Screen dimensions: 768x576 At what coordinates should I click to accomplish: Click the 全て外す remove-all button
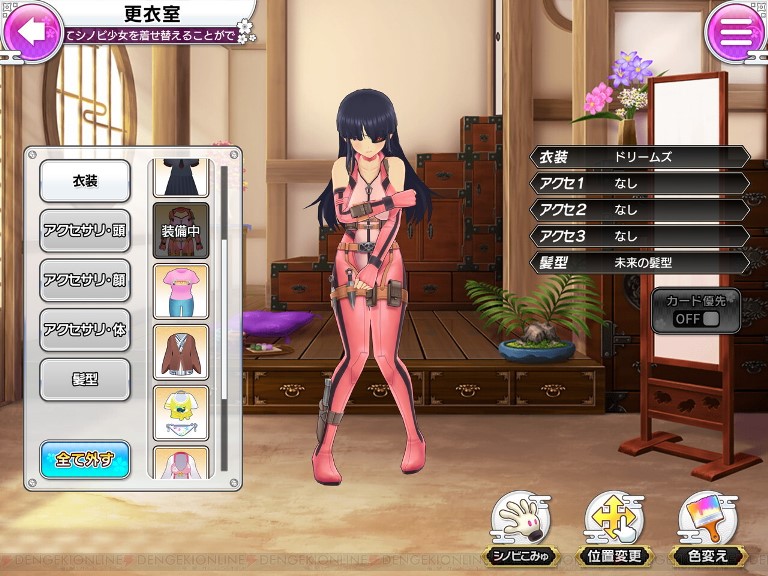coord(85,459)
